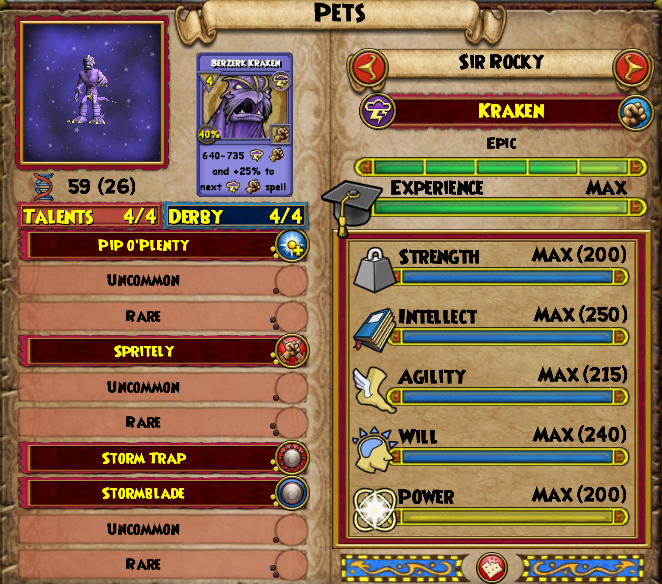This screenshot has height=584, width=662.
Task: Click the red round button below the stats
Action: [x=492, y=568]
